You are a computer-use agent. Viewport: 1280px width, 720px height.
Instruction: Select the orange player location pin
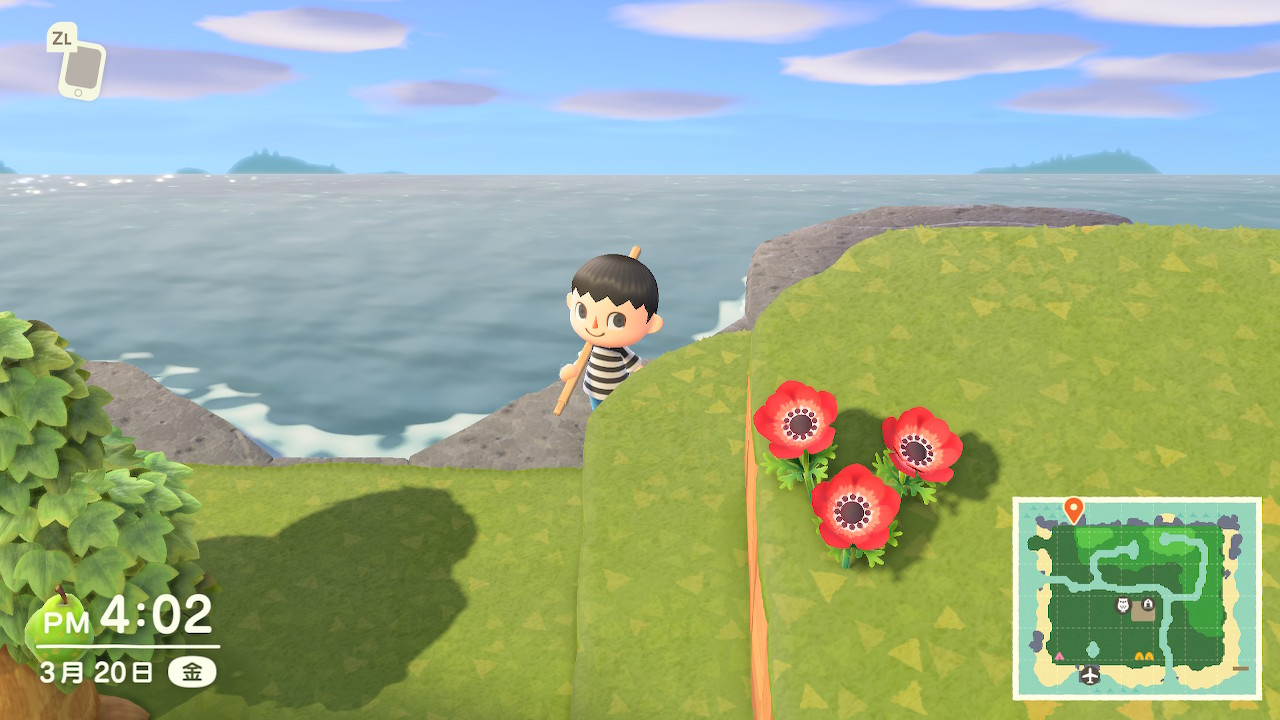point(1073,509)
